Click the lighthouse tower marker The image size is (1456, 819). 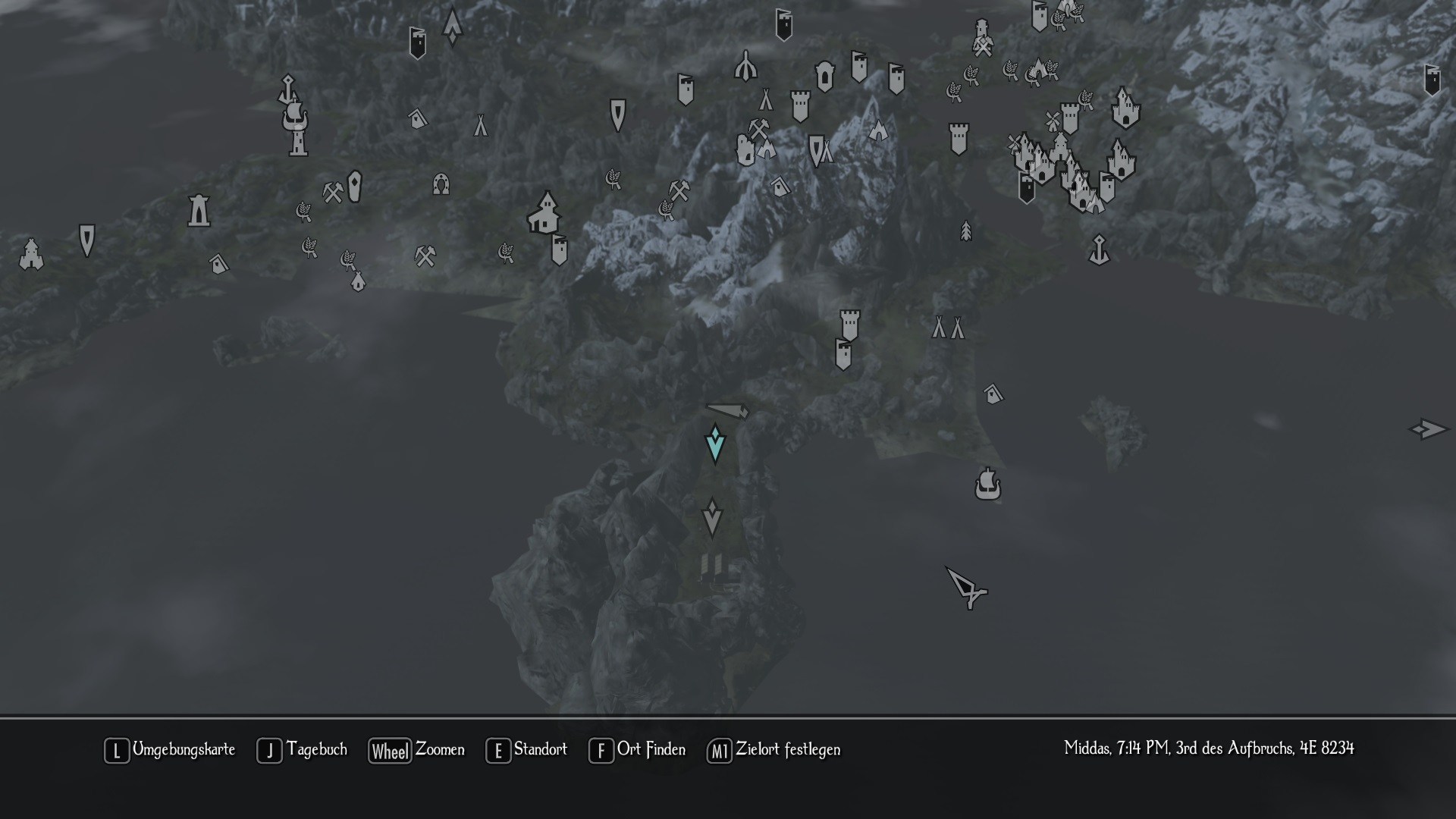[x=199, y=210]
